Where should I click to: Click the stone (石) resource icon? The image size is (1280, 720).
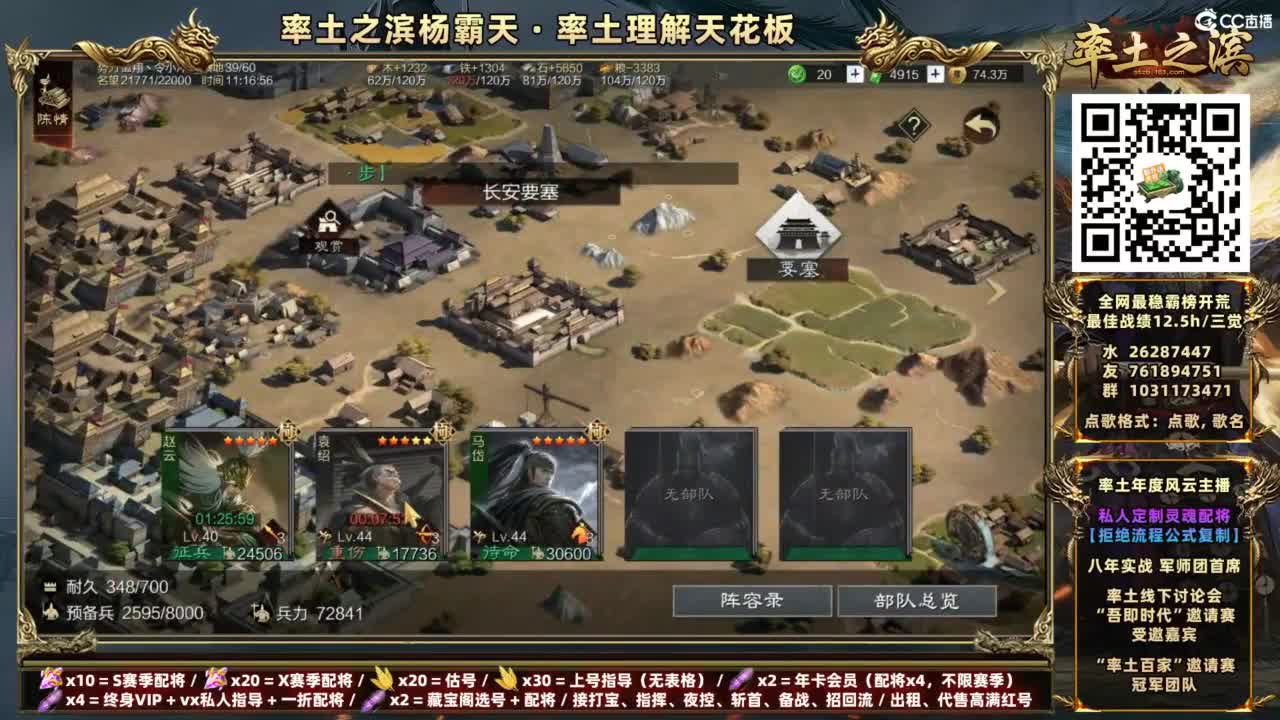(x=529, y=68)
